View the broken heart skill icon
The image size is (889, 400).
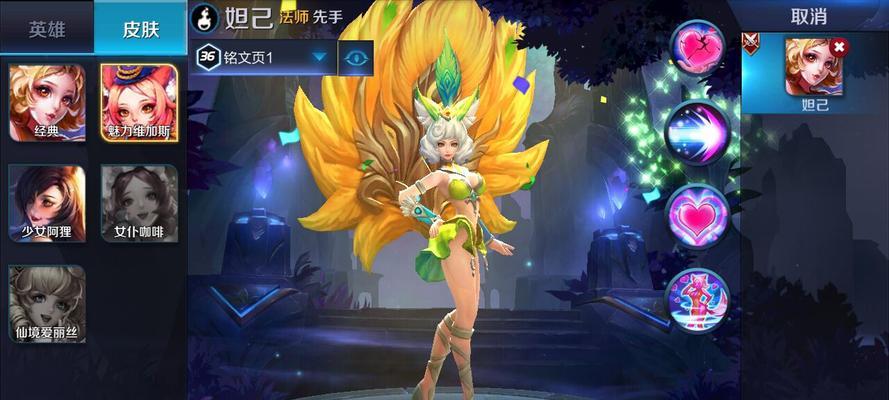[697, 48]
